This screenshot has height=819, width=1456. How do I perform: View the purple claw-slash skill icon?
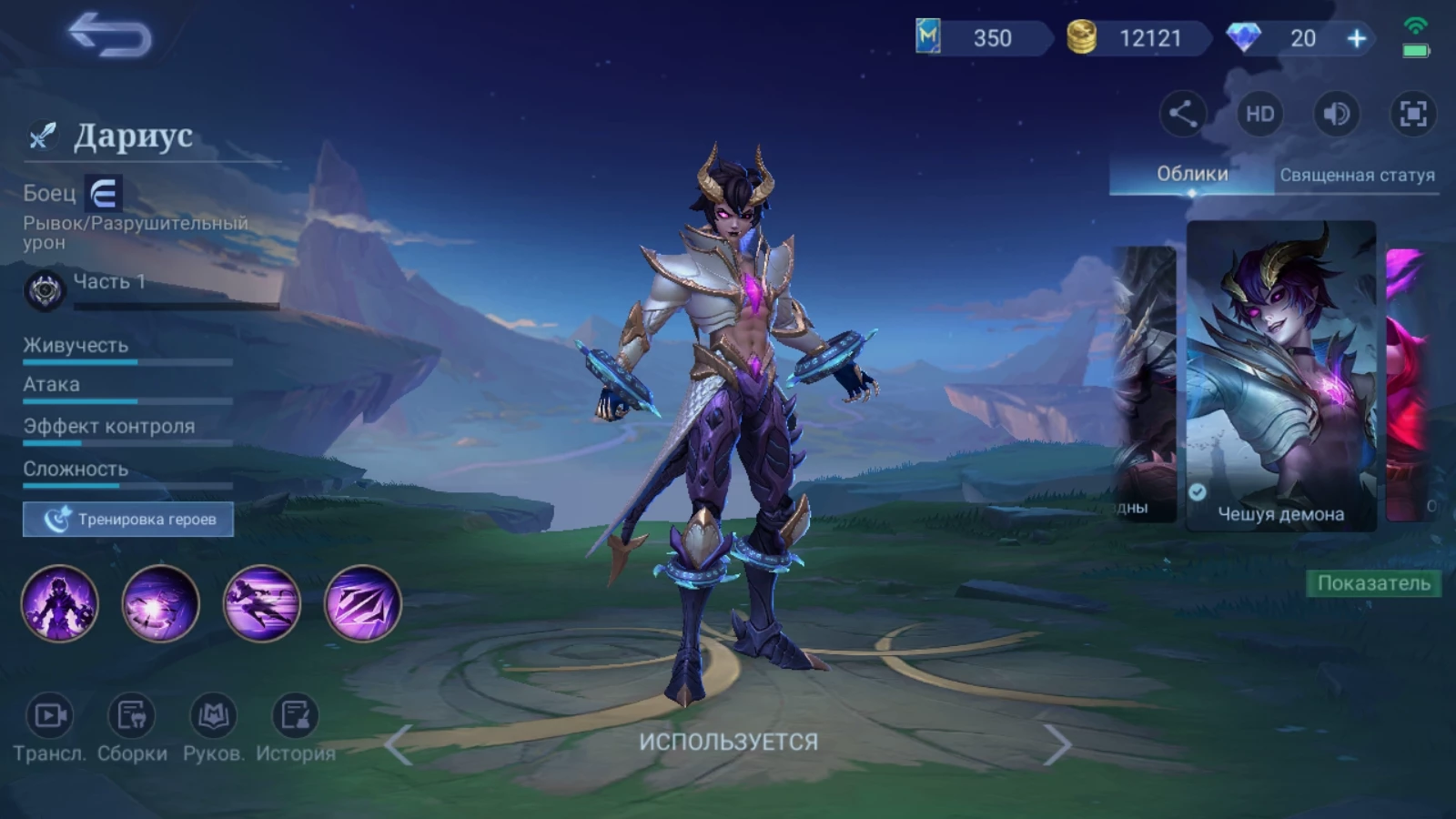(x=362, y=603)
